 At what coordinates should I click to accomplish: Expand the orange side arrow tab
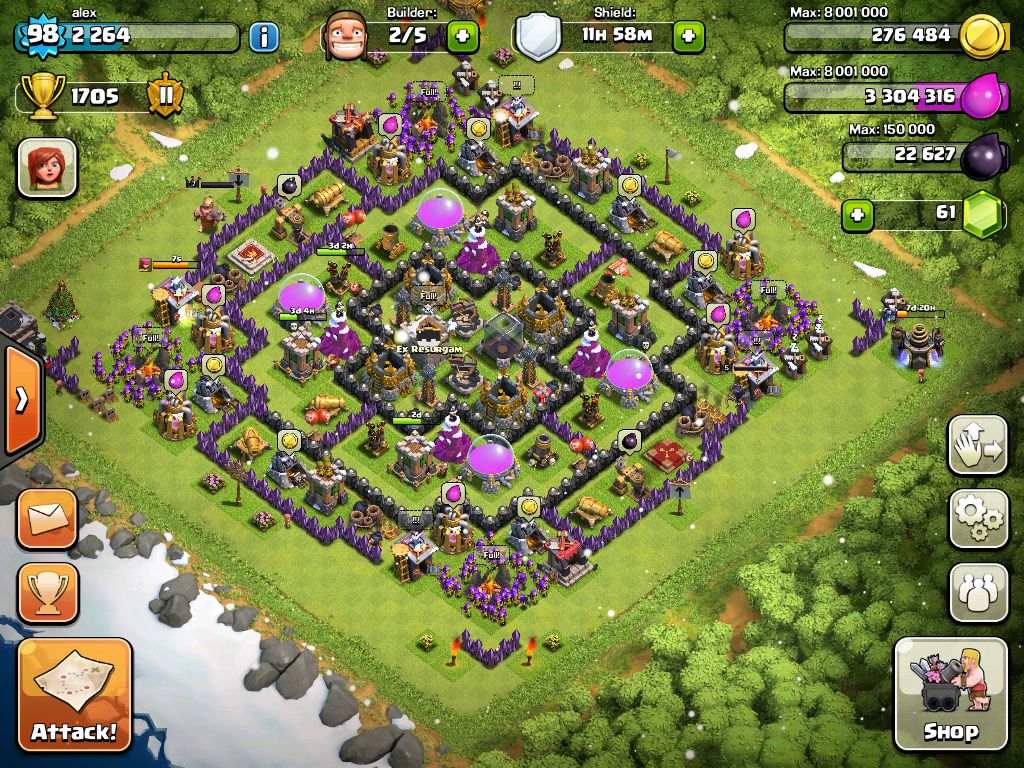(20, 399)
